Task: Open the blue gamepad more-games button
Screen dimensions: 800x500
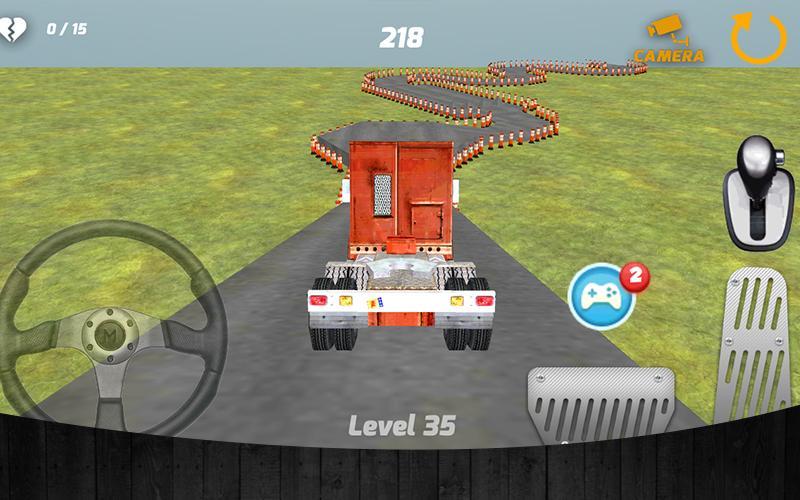Action: pyautogui.click(x=601, y=296)
